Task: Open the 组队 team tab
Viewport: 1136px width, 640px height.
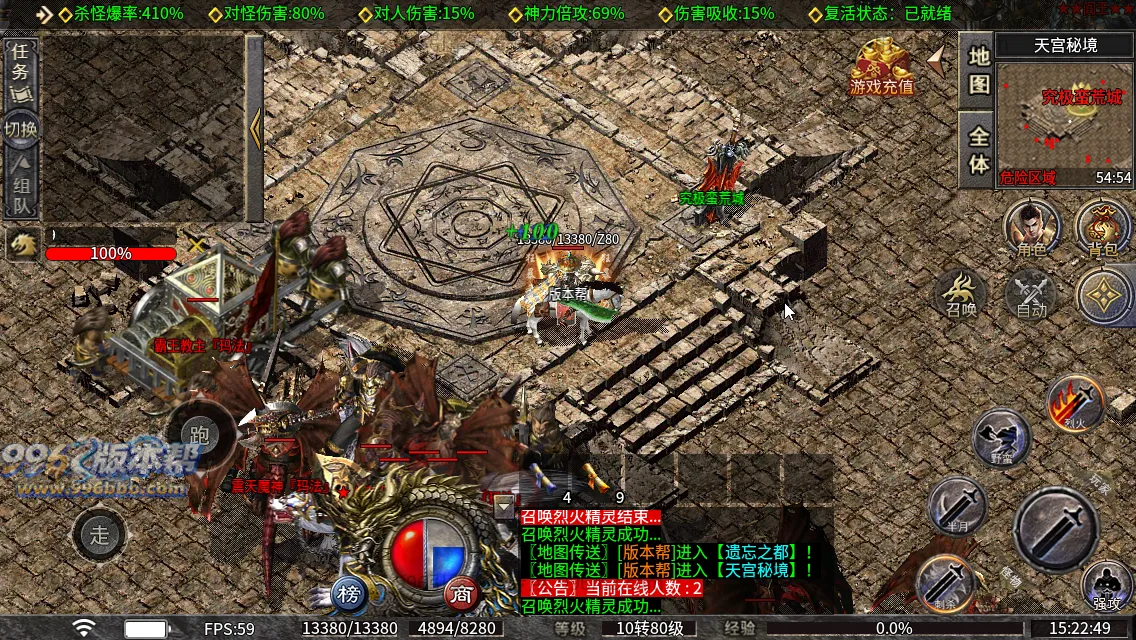Action: click(21, 184)
